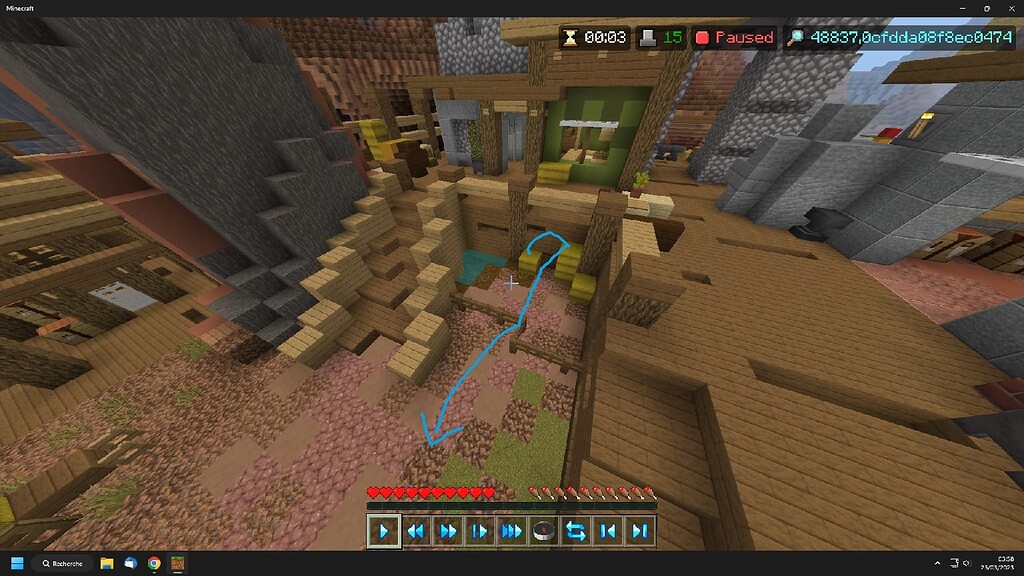Close the Minecraft window
This screenshot has width=1024, height=576.
coord(1009,8)
